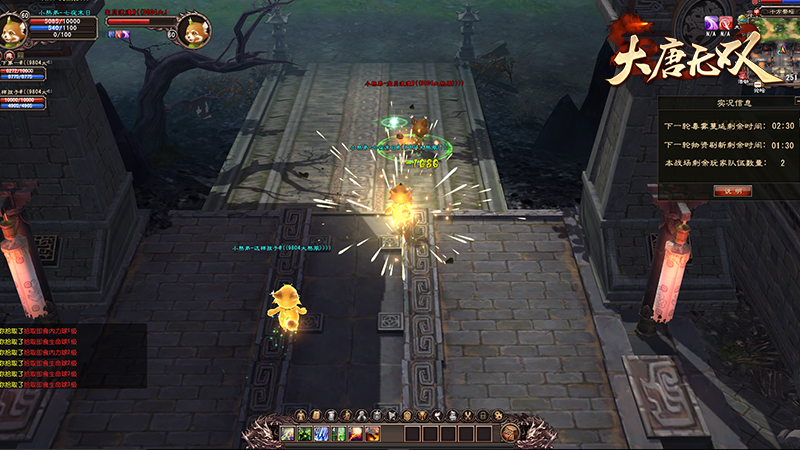Trigger the fiery meteor skill slot

(355, 433)
